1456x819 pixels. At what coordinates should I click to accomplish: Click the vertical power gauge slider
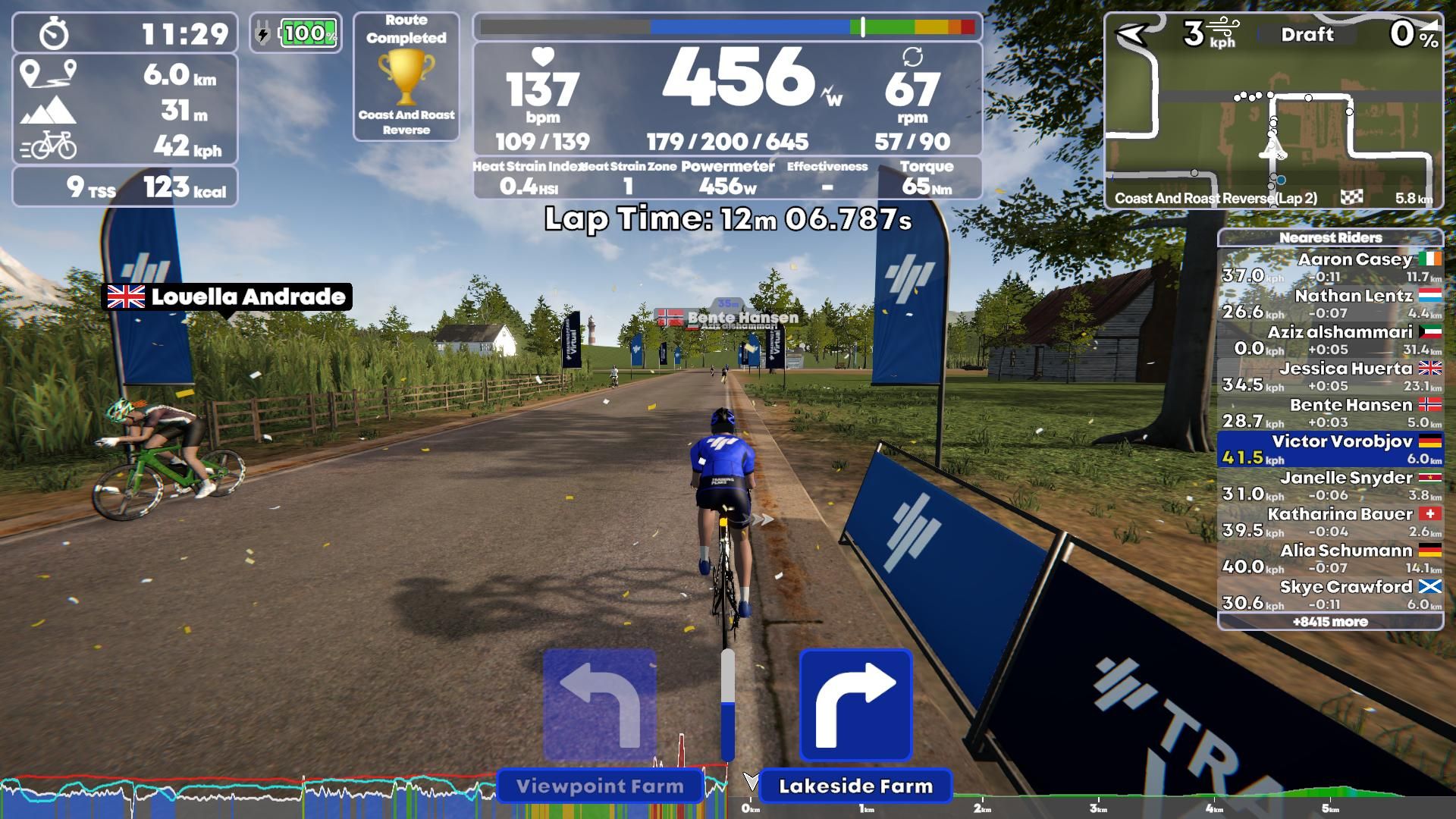[729, 705]
